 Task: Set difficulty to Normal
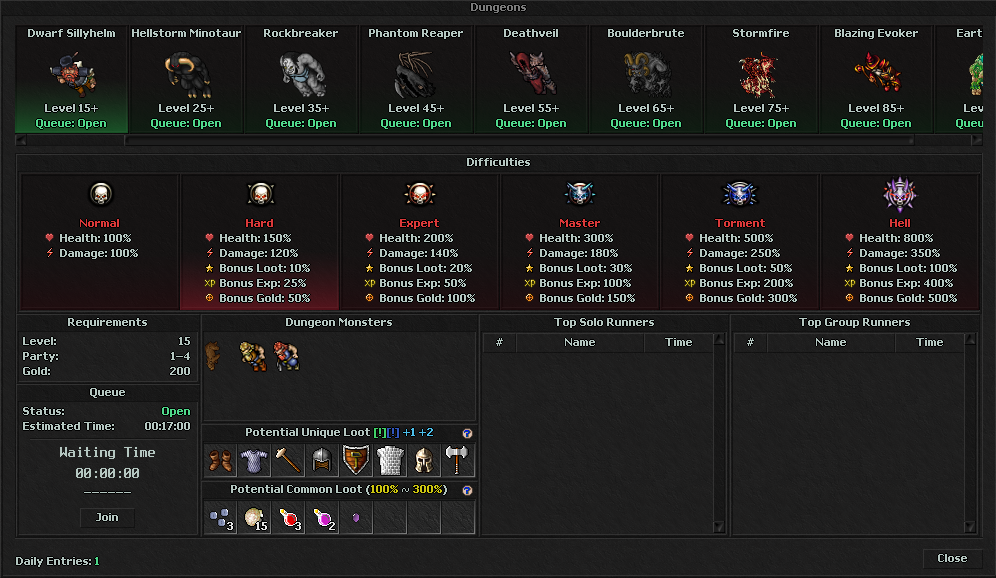click(x=99, y=240)
